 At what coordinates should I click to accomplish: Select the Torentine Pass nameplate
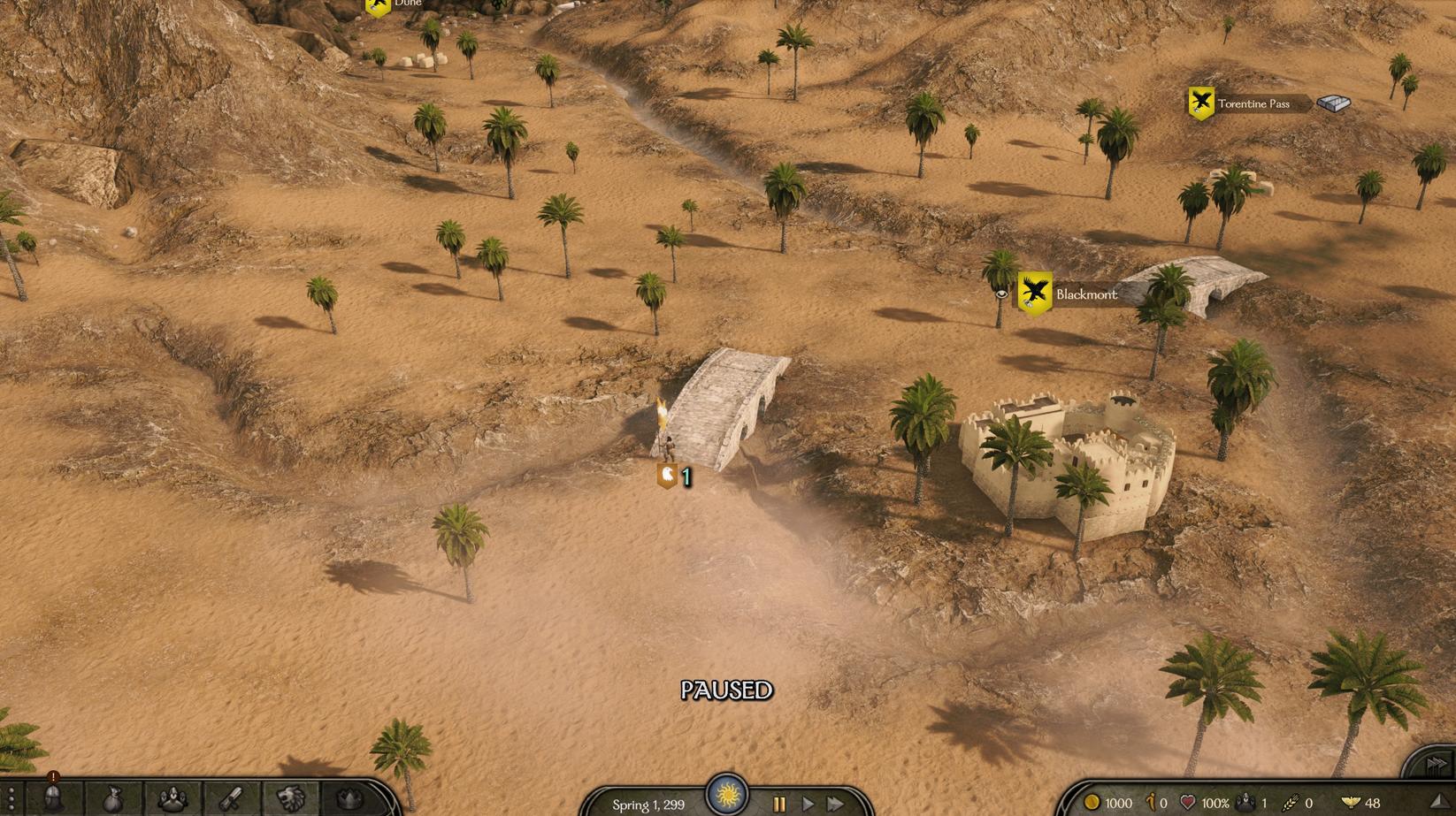tap(1253, 103)
